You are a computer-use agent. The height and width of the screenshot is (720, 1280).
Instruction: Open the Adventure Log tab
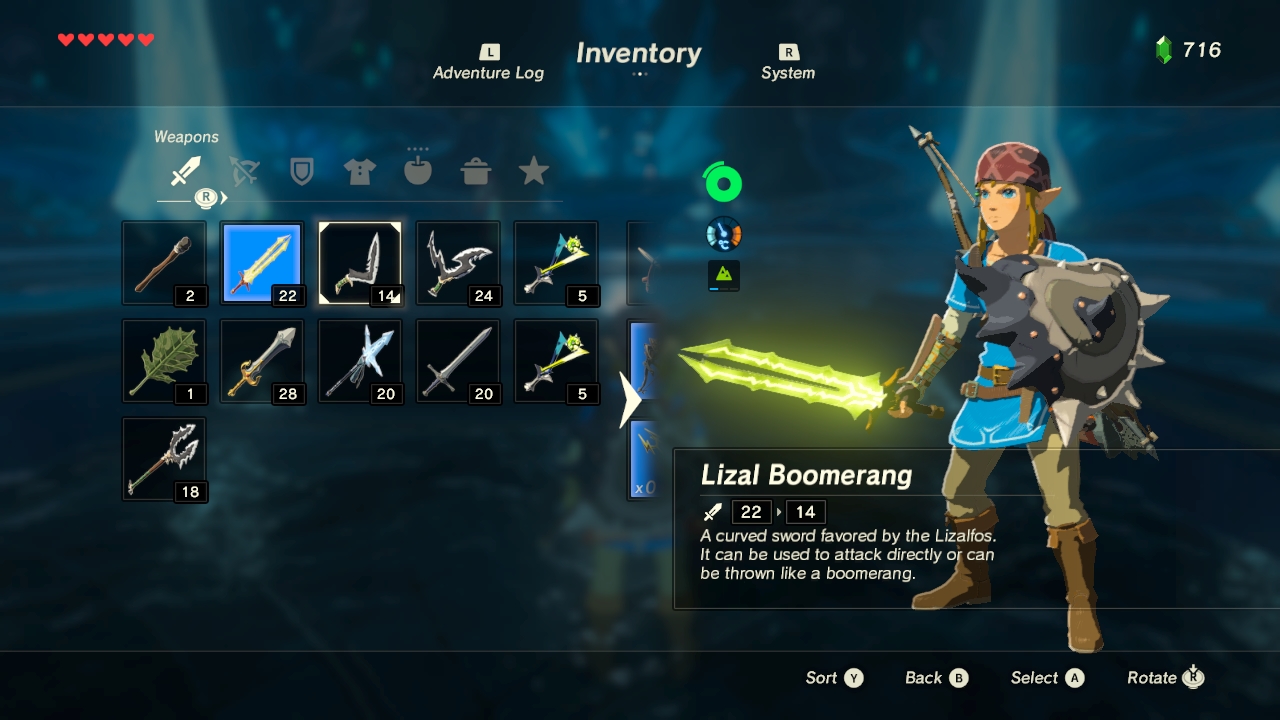(488, 63)
